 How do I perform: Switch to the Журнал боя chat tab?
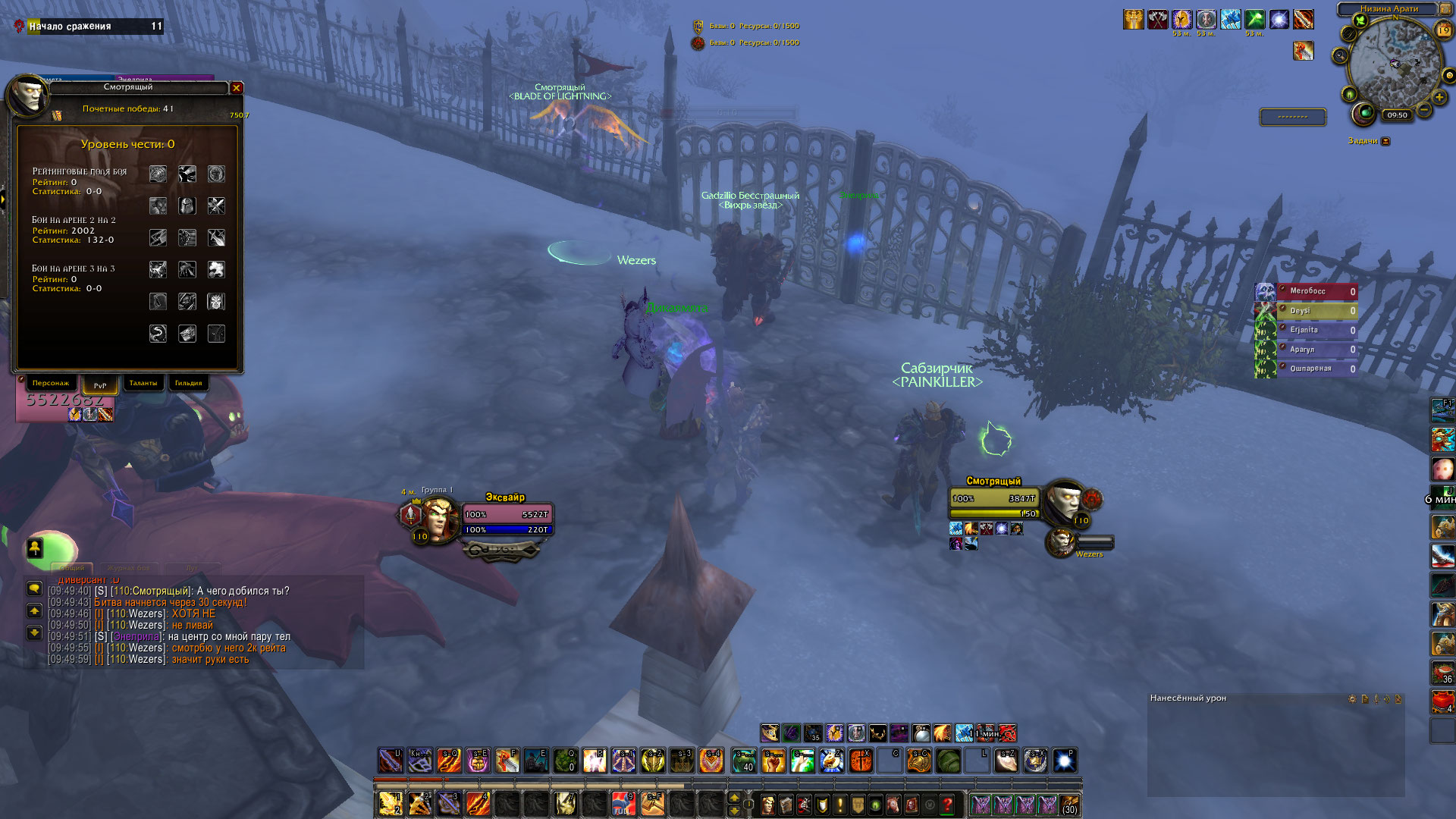click(128, 568)
